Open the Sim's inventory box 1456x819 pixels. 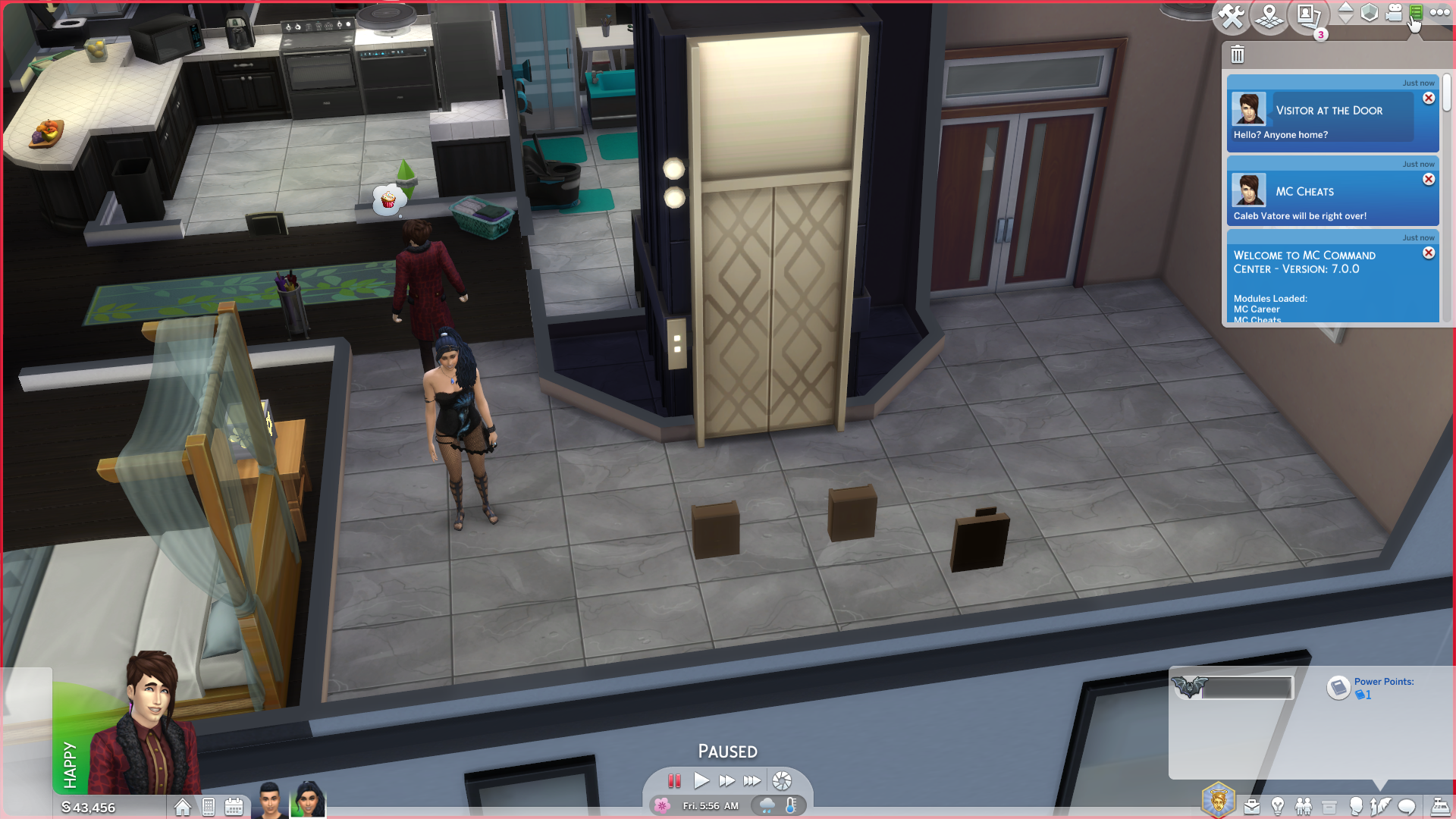pyautogui.click(x=1329, y=805)
